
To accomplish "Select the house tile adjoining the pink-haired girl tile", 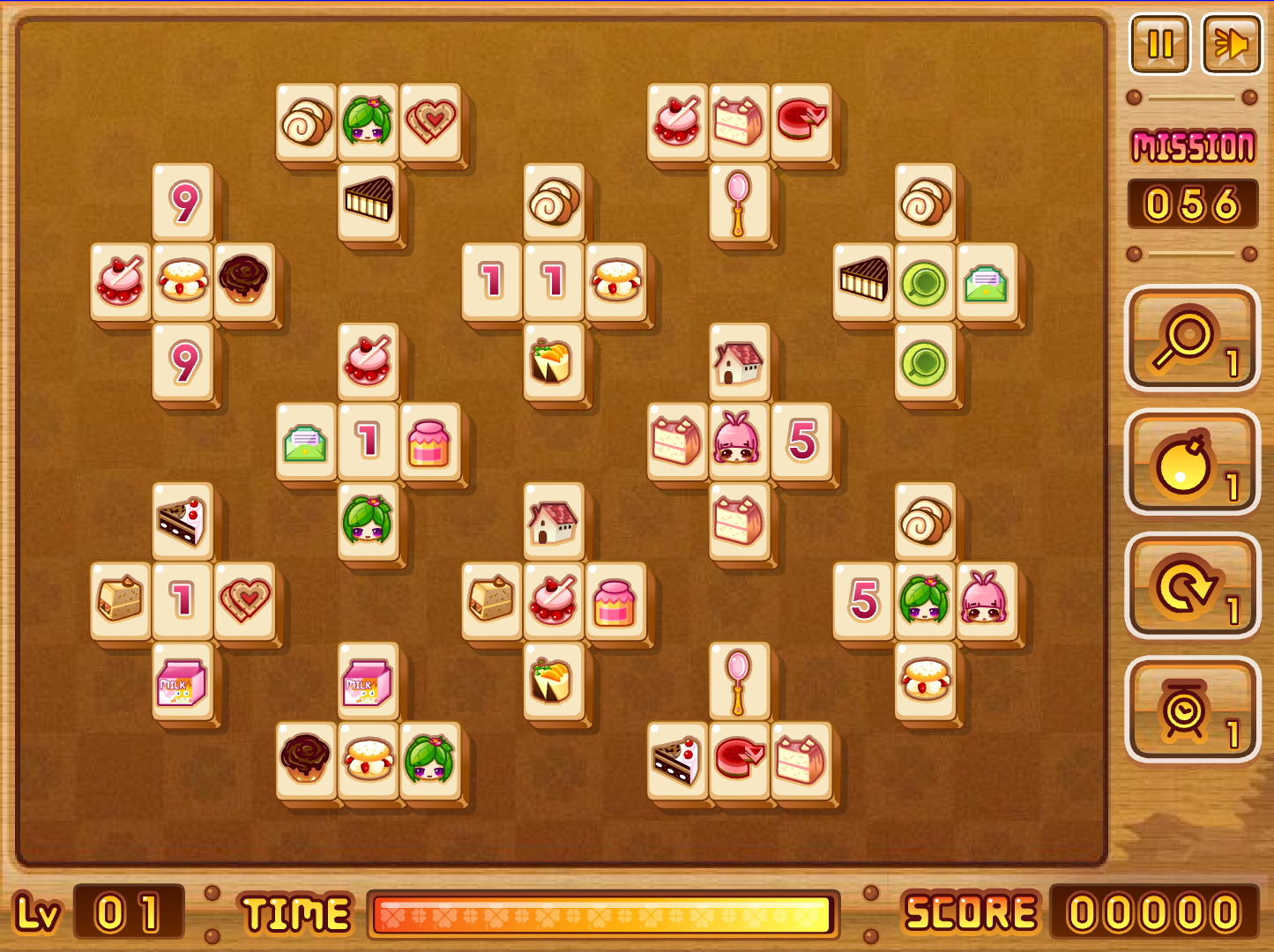I will pyautogui.click(x=739, y=361).
